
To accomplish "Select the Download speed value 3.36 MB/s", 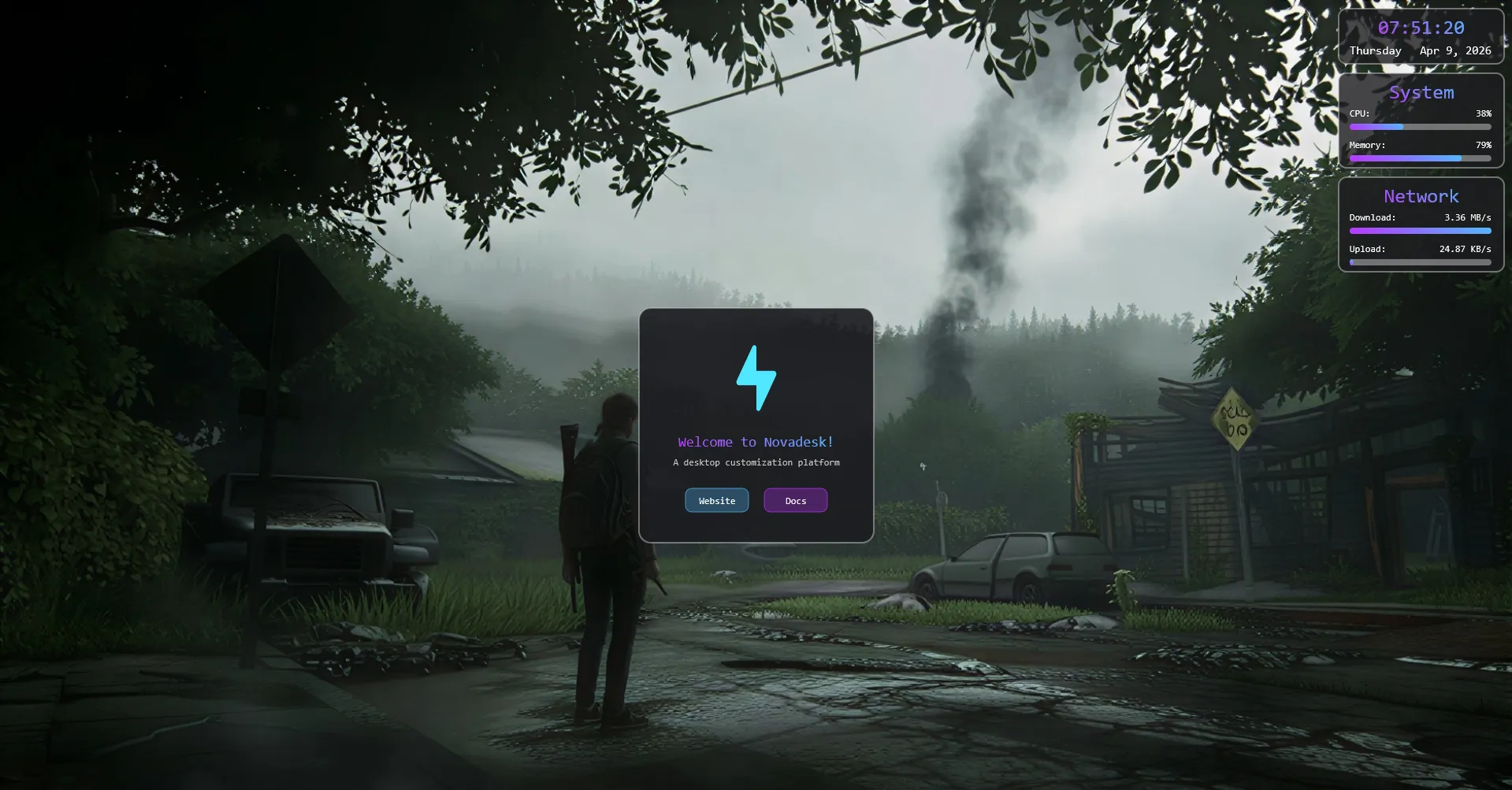I will click(1467, 217).
